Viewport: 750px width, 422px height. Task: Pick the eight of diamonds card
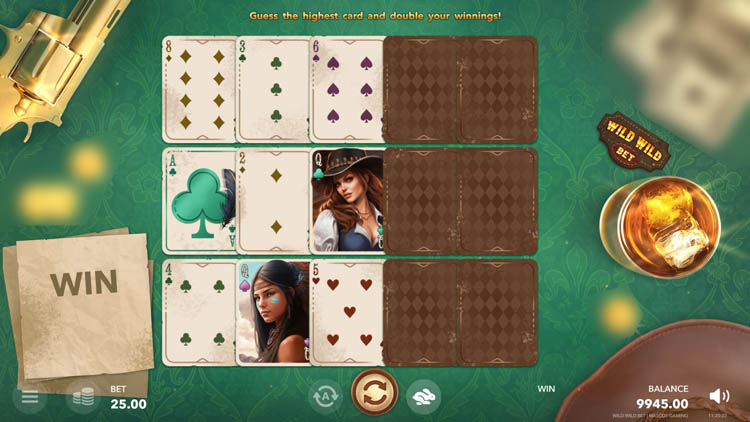click(x=199, y=89)
